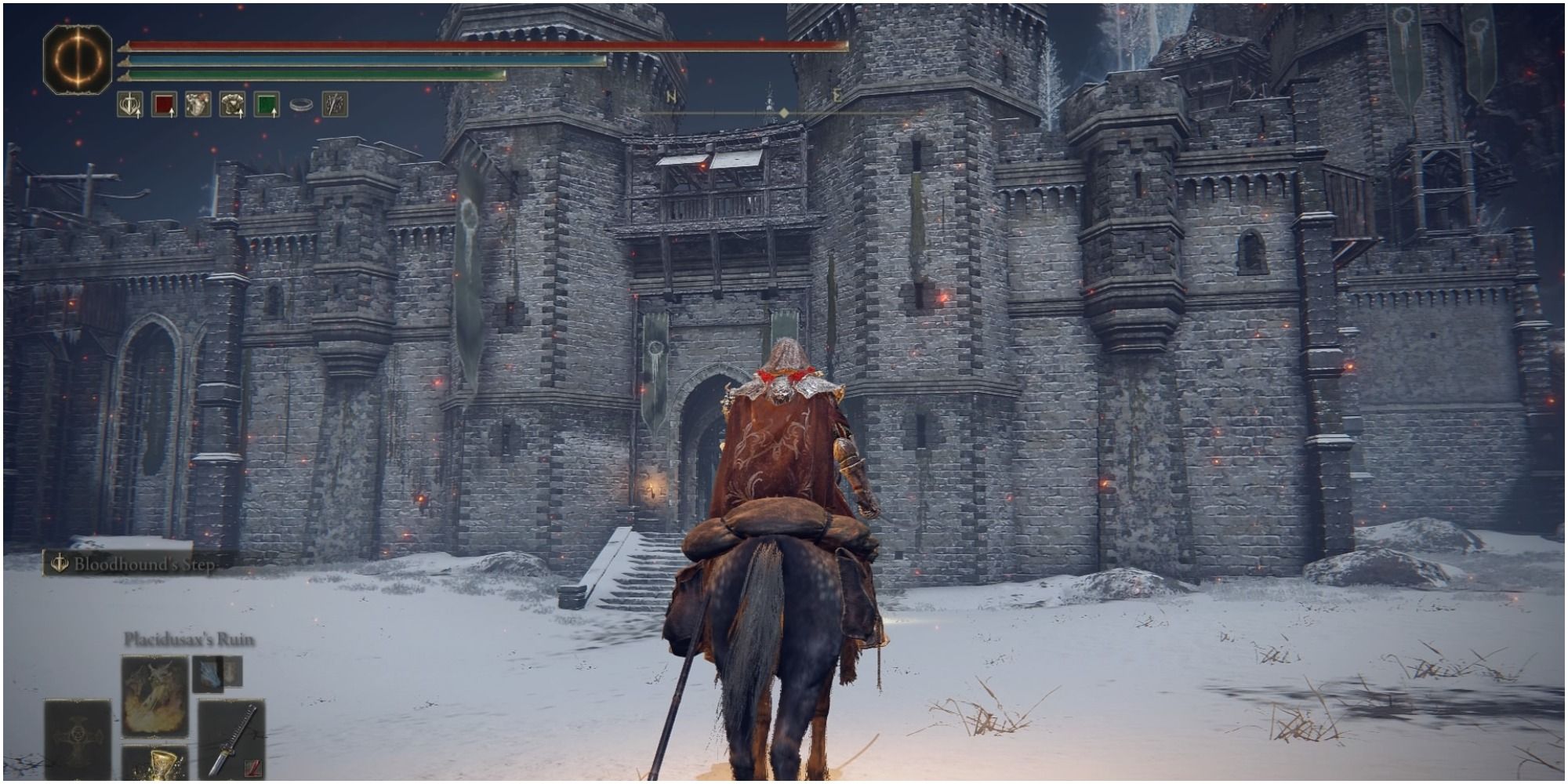Click the golden flask quick-item icon
The width and height of the screenshot is (1568, 784).
point(162,764)
